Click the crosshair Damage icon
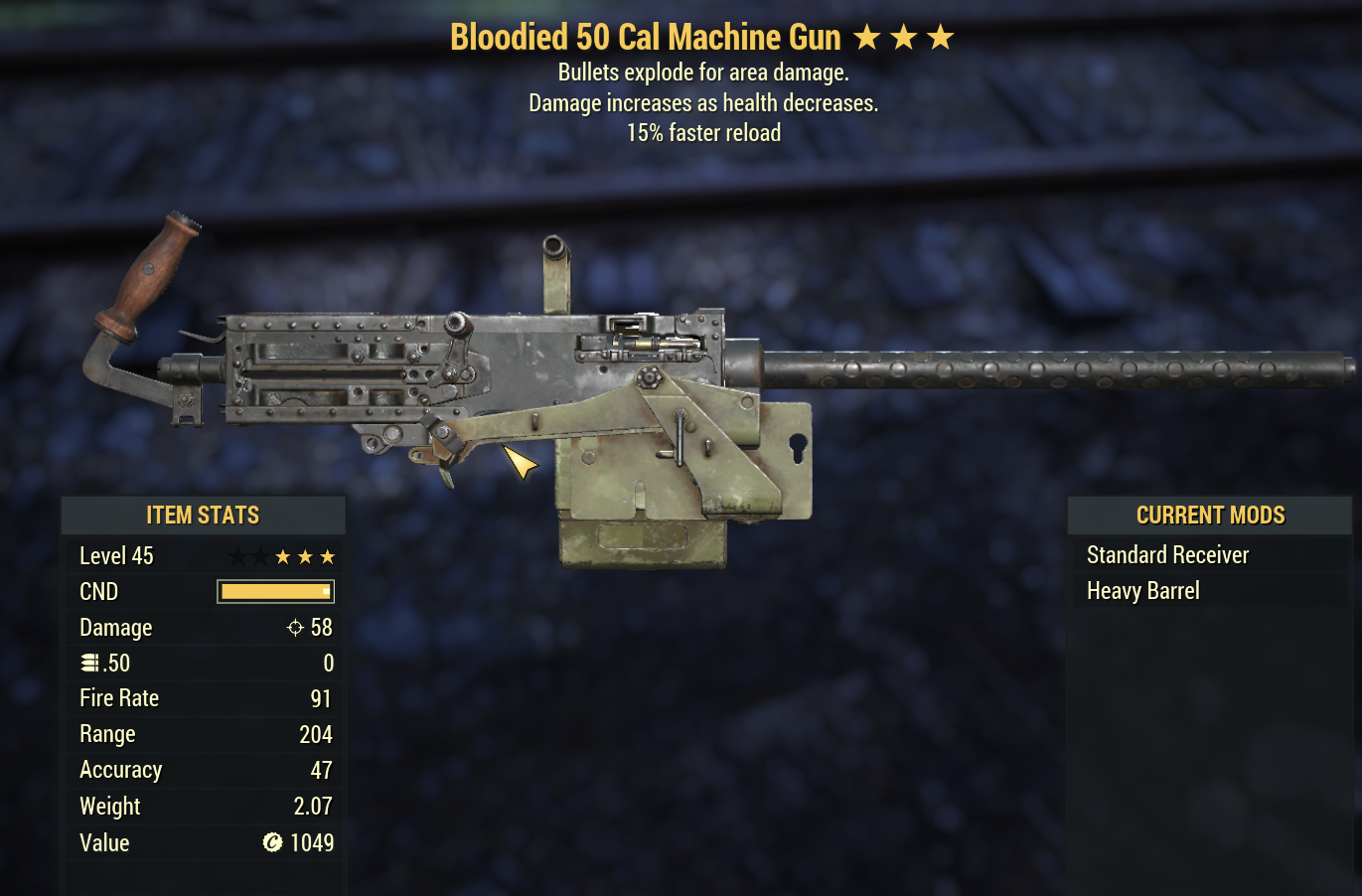This screenshot has height=896, width=1362. (293, 627)
